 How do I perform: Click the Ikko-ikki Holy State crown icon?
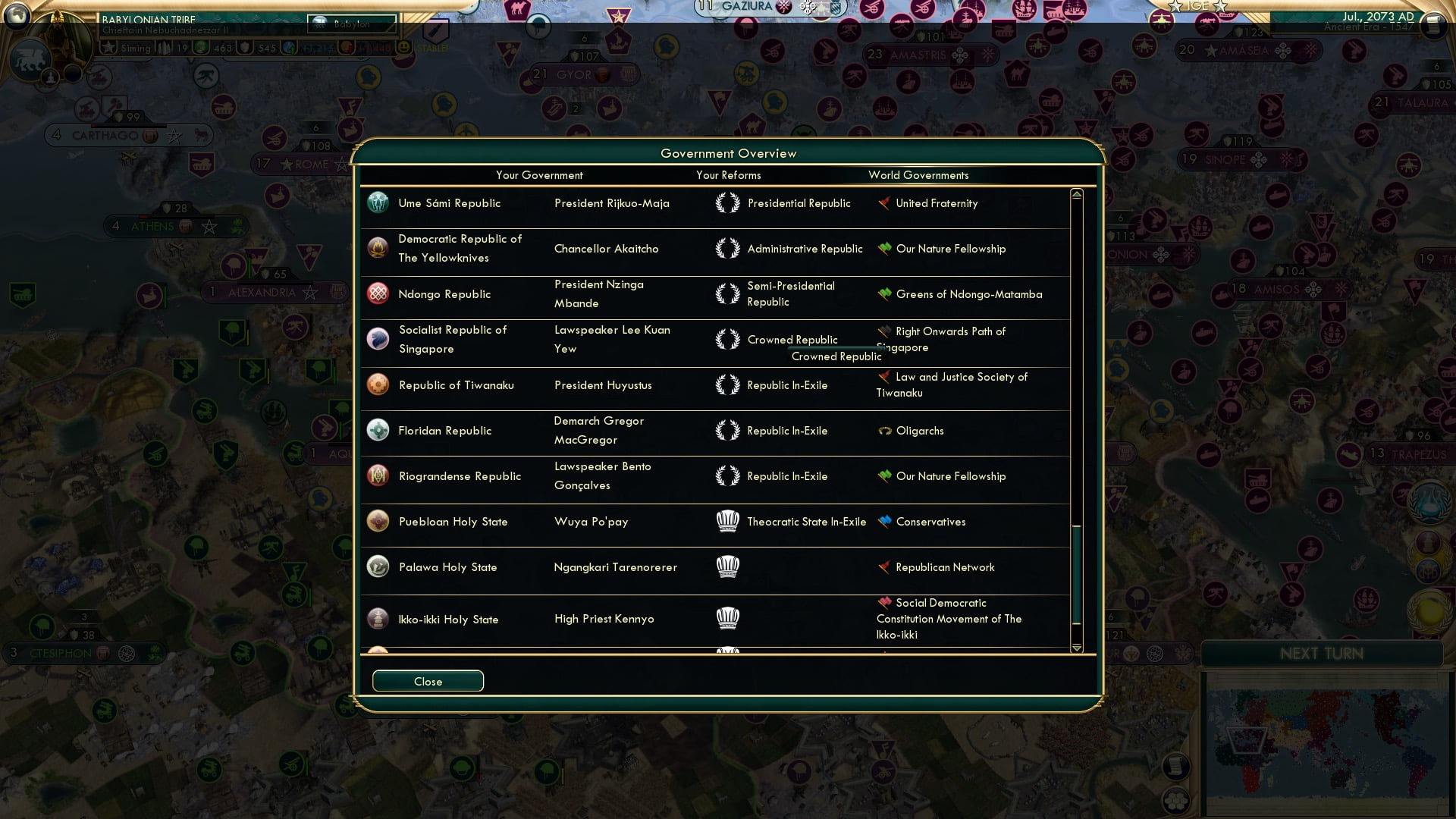(x=728, y=619)
